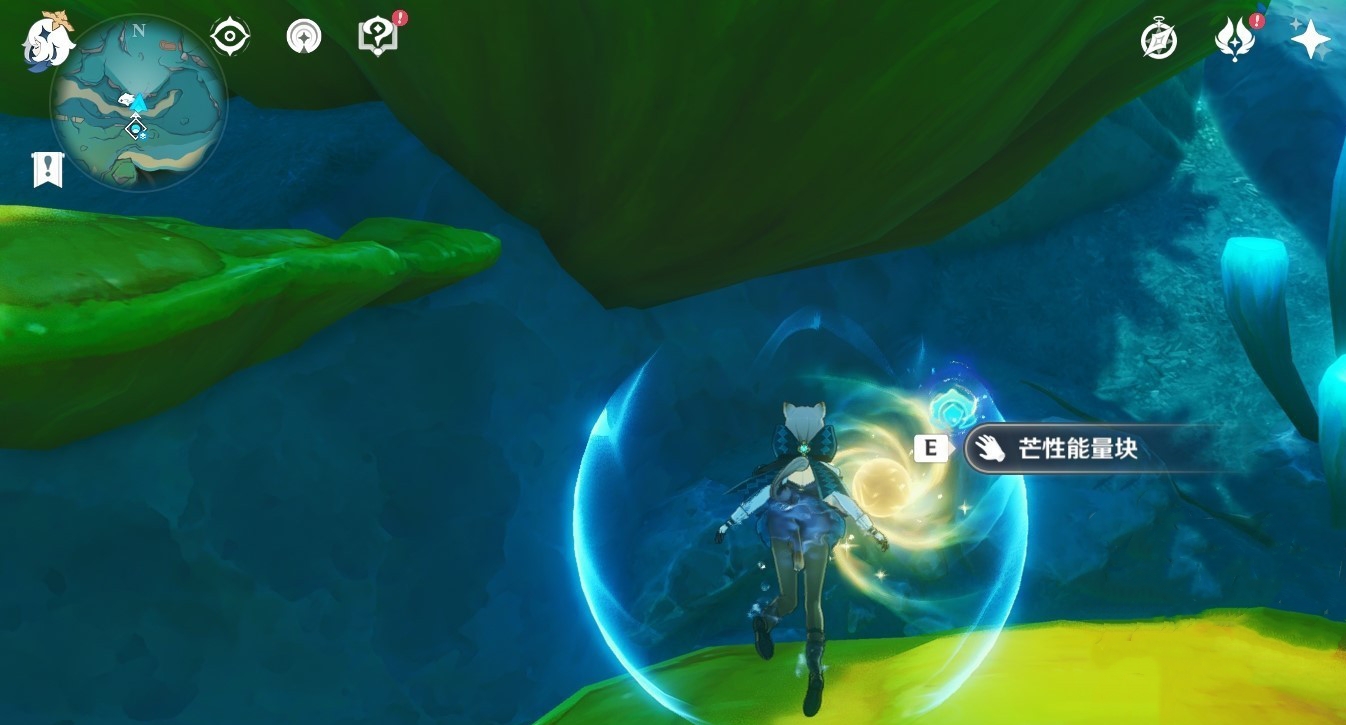The height and width of the screenshot is (725, 1346).
Task: Open the Paimon menu icon
Action: (x=49, y=38)
